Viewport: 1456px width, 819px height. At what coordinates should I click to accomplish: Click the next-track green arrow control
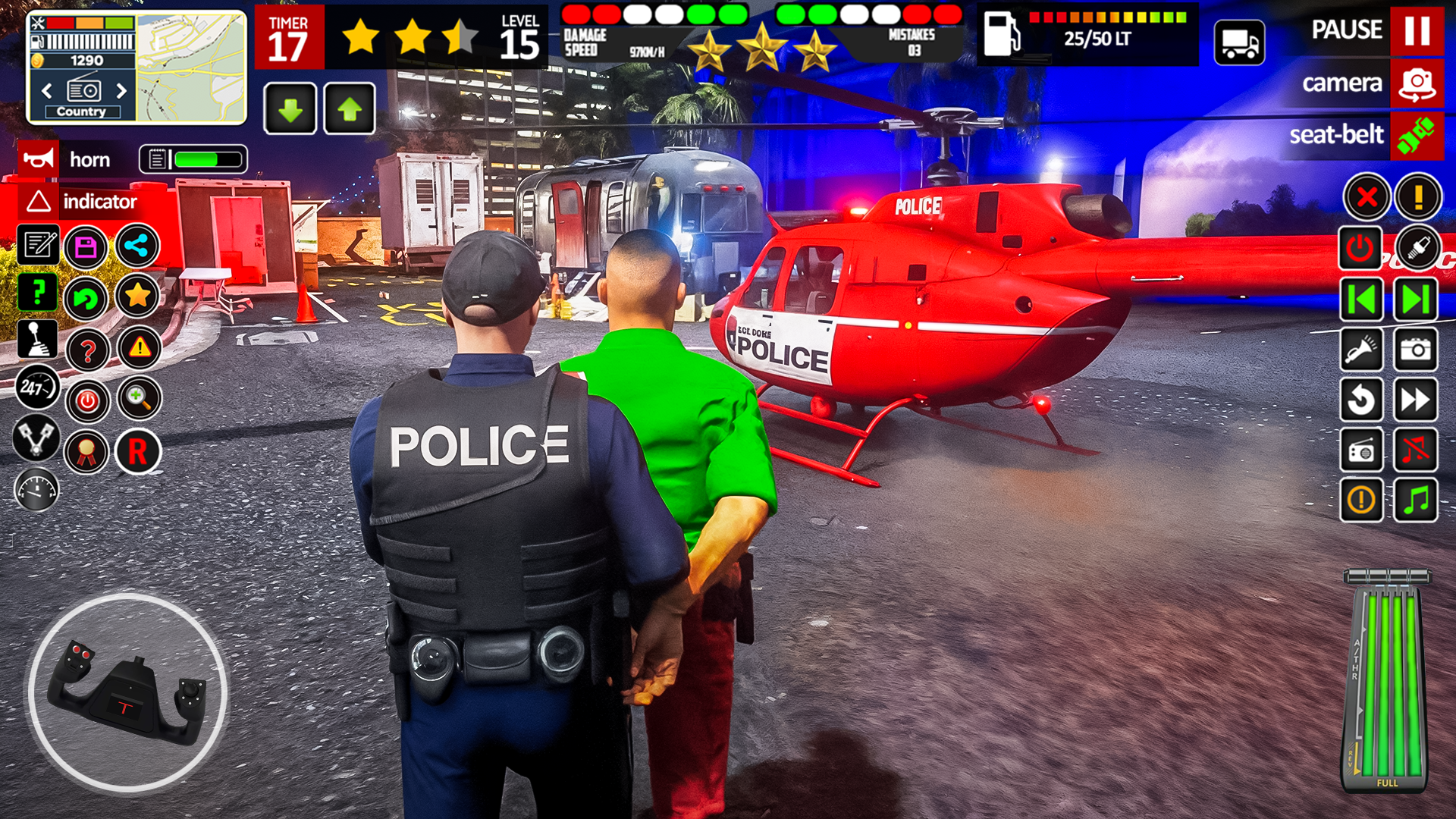[1417, 298]
